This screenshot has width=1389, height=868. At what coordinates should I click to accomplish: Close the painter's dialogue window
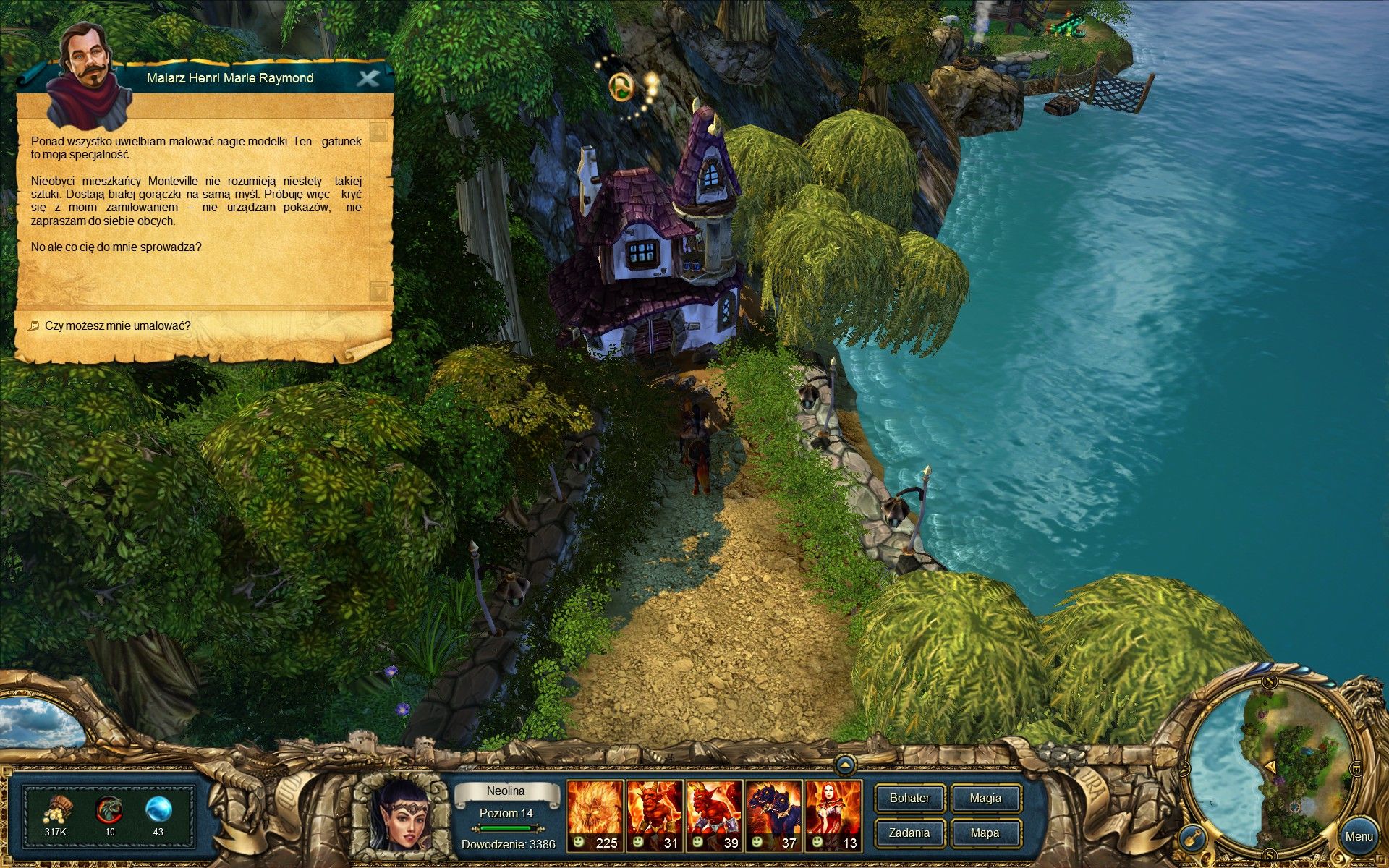coord(368,78)
